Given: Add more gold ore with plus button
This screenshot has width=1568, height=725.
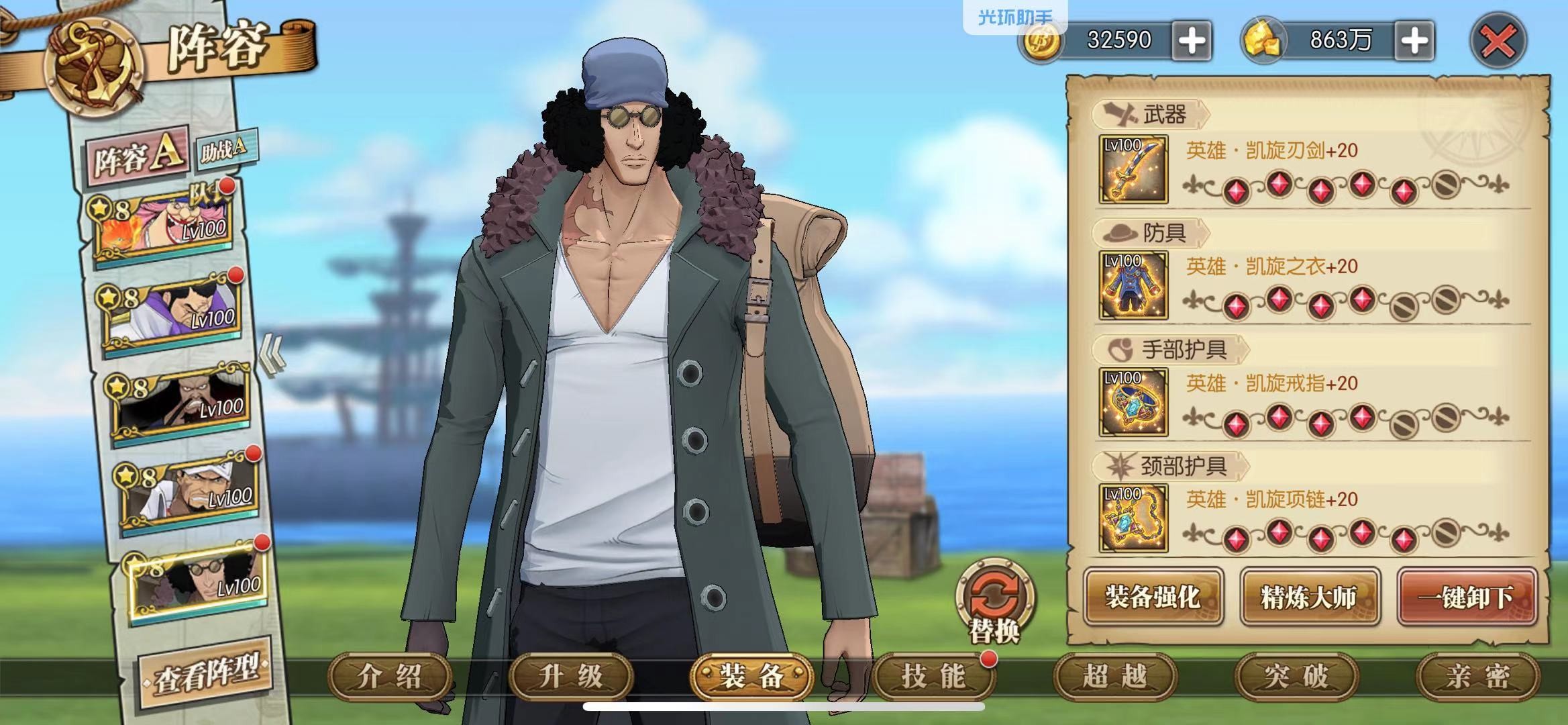Looking at the screenshot, I should click(1414, 42).
